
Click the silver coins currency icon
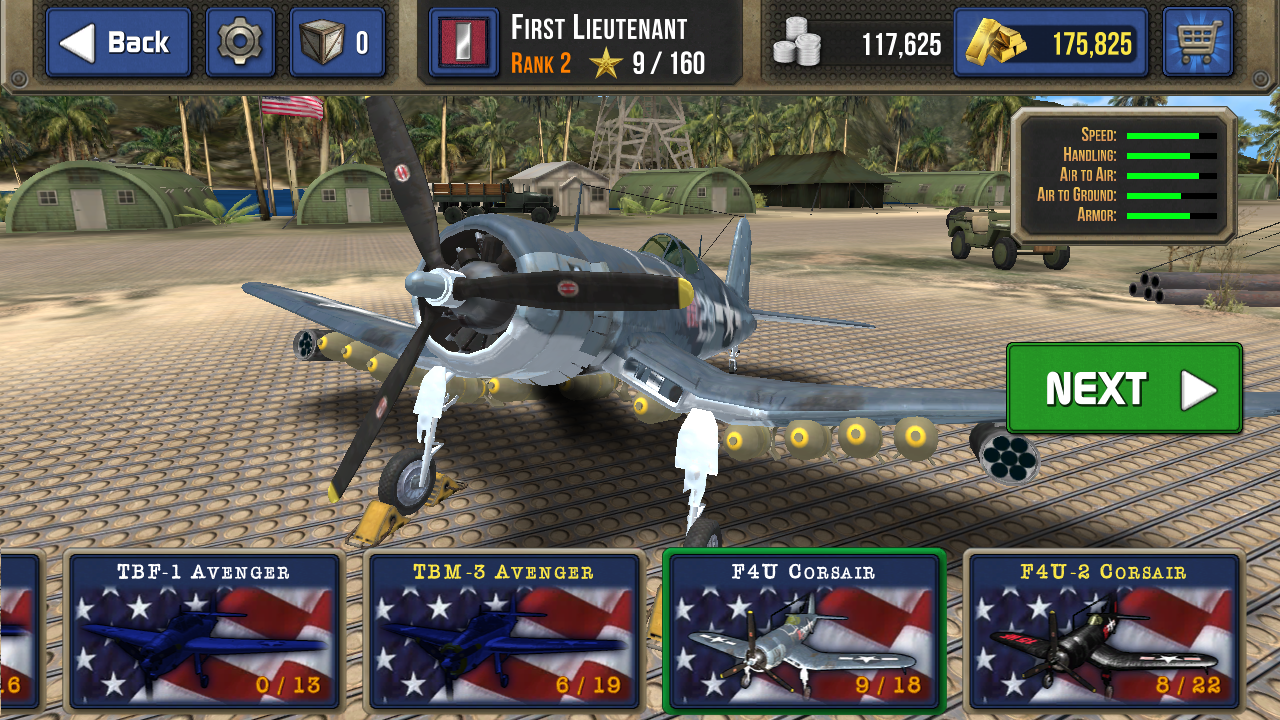800,43
